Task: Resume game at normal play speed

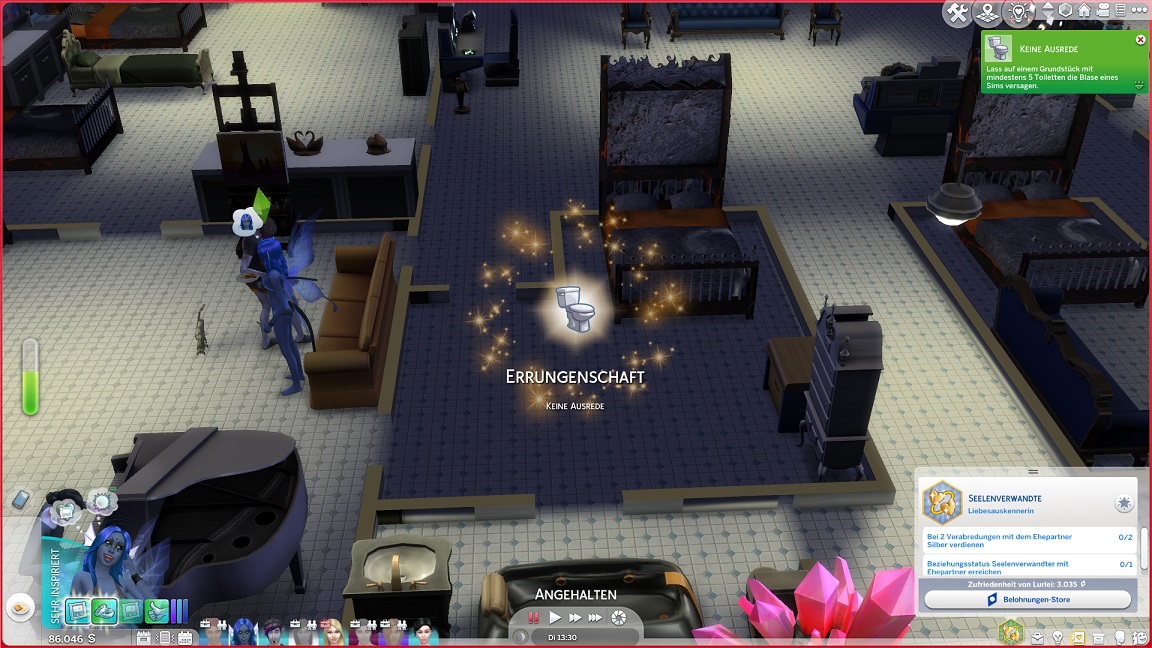Action: [x=555, y=618]
